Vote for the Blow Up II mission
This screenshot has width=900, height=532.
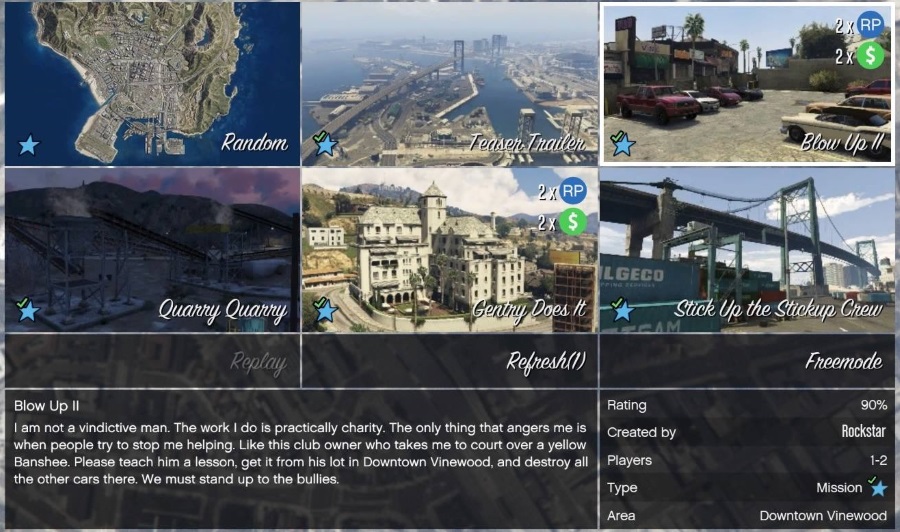click(x=747, y=84)
